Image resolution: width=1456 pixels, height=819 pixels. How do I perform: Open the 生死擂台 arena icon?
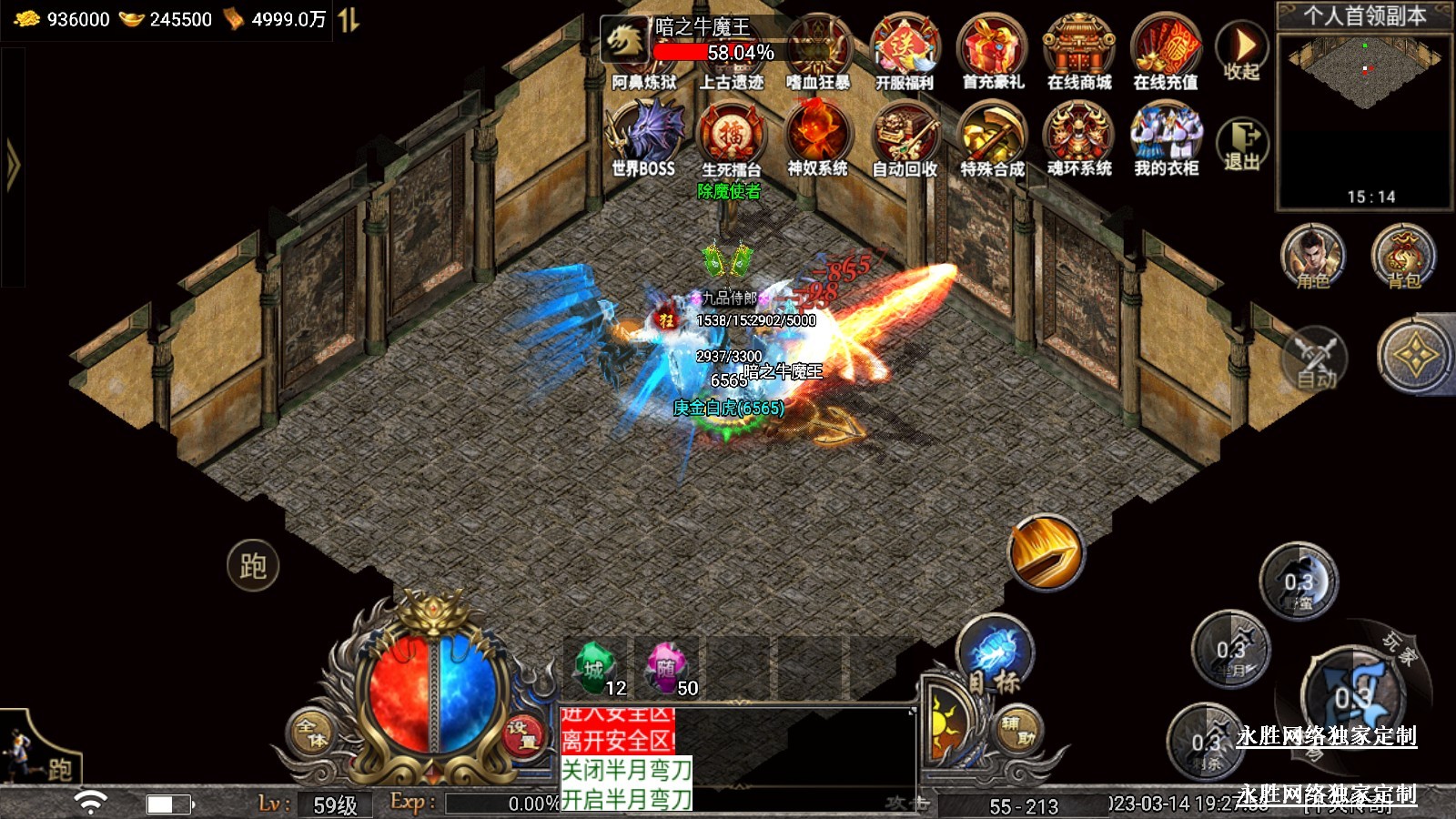pyautogui.click(x=731, y=136)
